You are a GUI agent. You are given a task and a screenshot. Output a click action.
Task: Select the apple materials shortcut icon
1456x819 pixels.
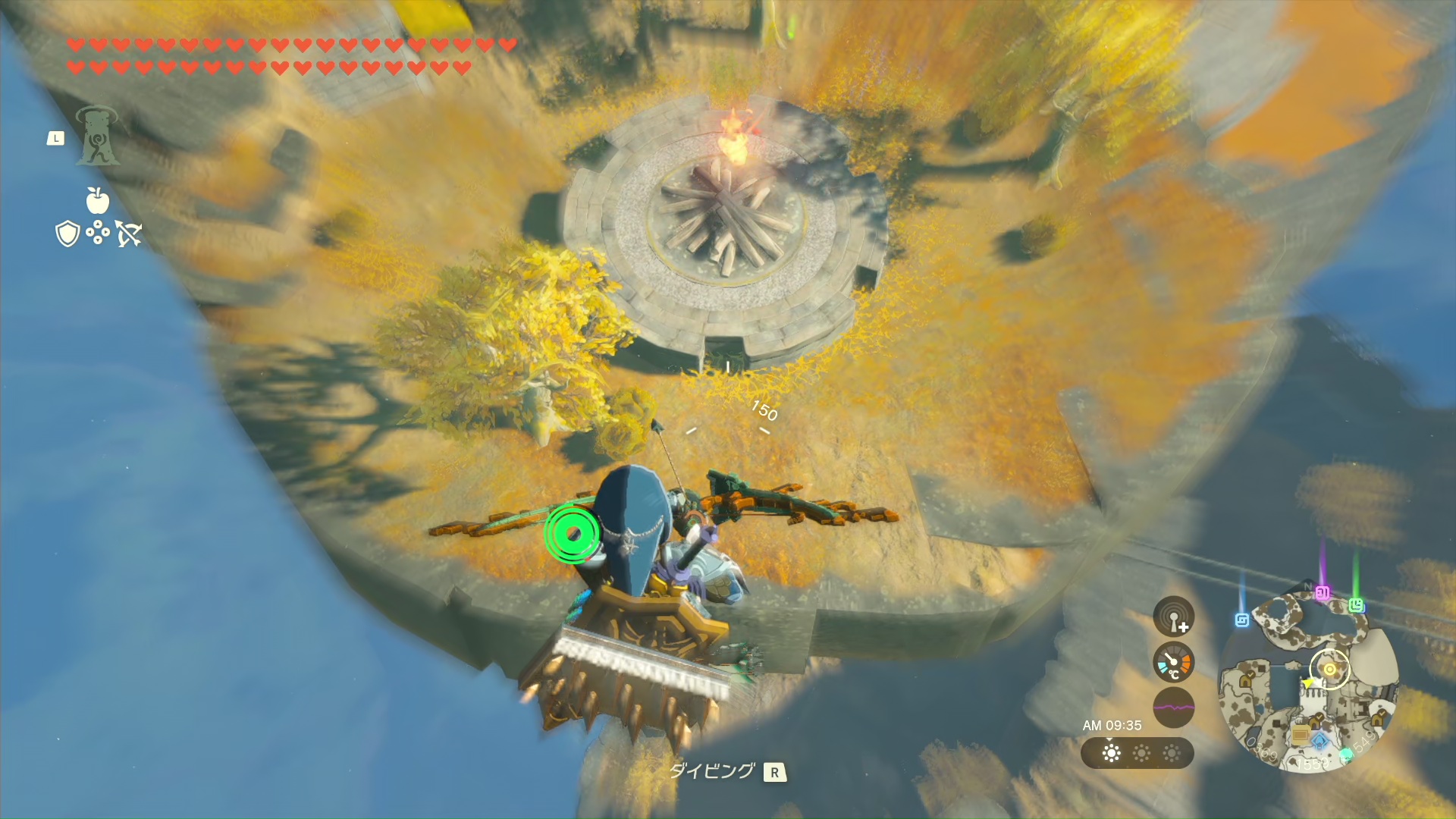97,200
